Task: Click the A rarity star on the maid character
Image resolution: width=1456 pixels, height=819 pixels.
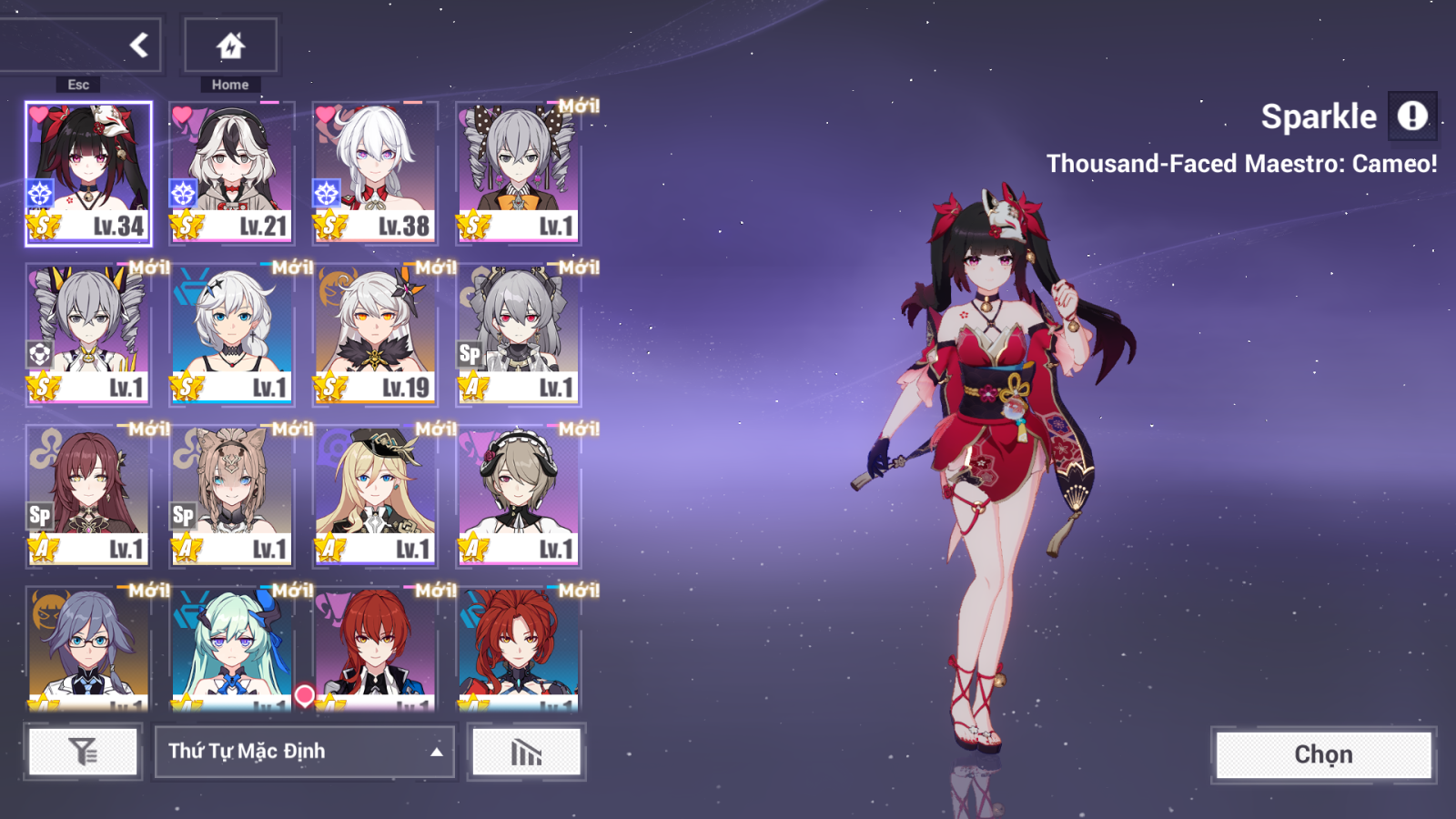Action: tap(470, 549)
